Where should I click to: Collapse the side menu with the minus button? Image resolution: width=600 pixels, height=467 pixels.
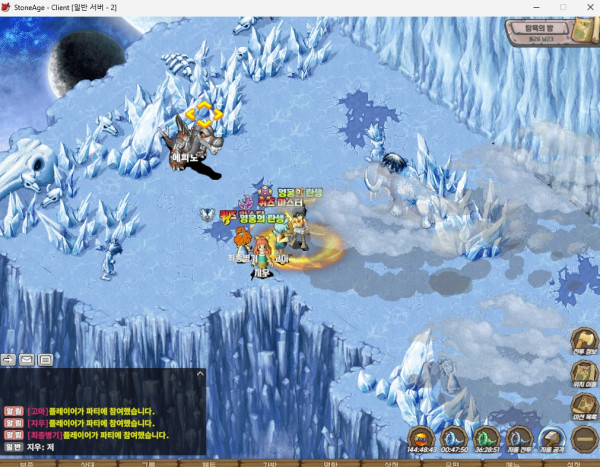point(584,438)
